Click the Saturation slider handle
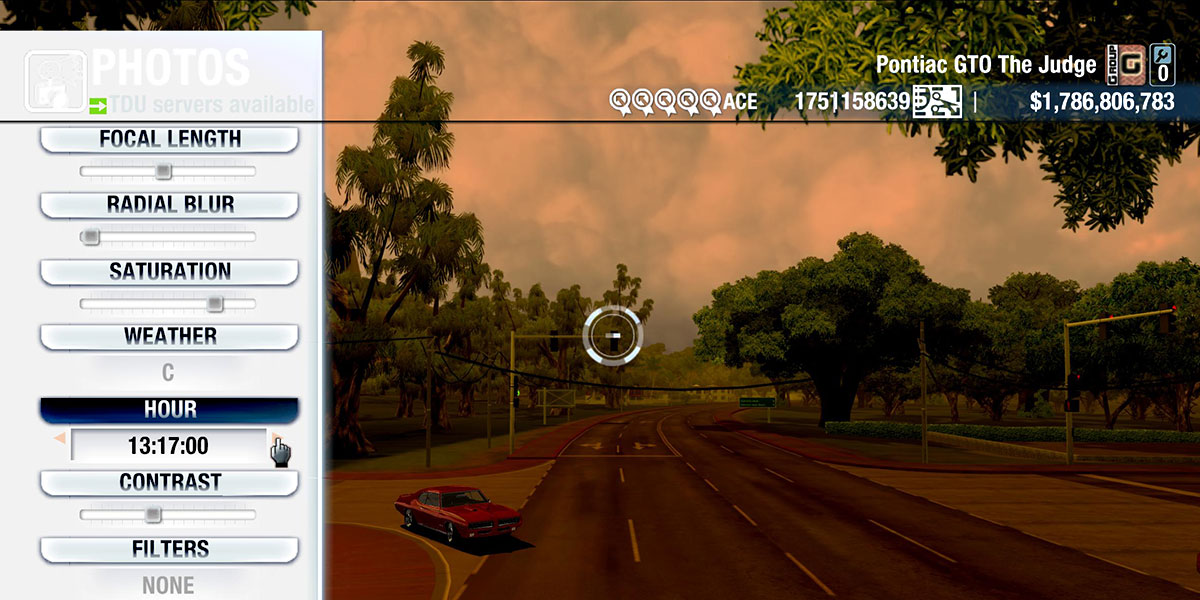 [x=214, y=304]
